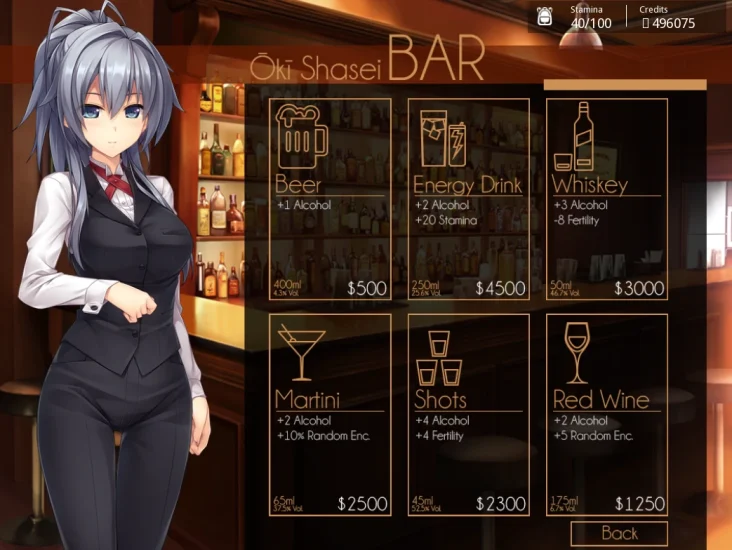This screenshot has height=550, width=732.
Task: Purchase the Energy Drink item
Action: click(467, 199)
